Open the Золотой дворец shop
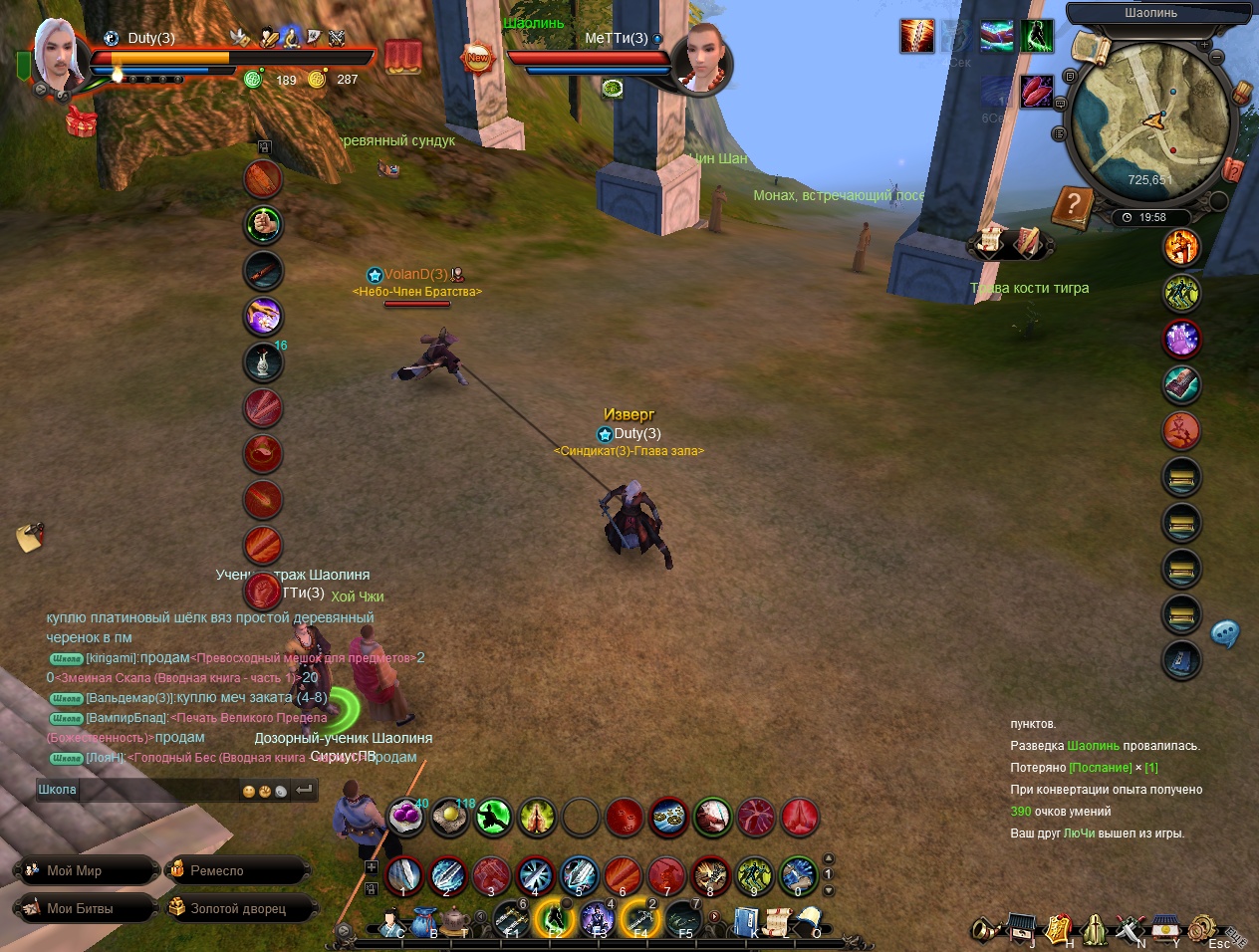The height and width of the screenshot is (952, 1259). [x=239, y=908]
